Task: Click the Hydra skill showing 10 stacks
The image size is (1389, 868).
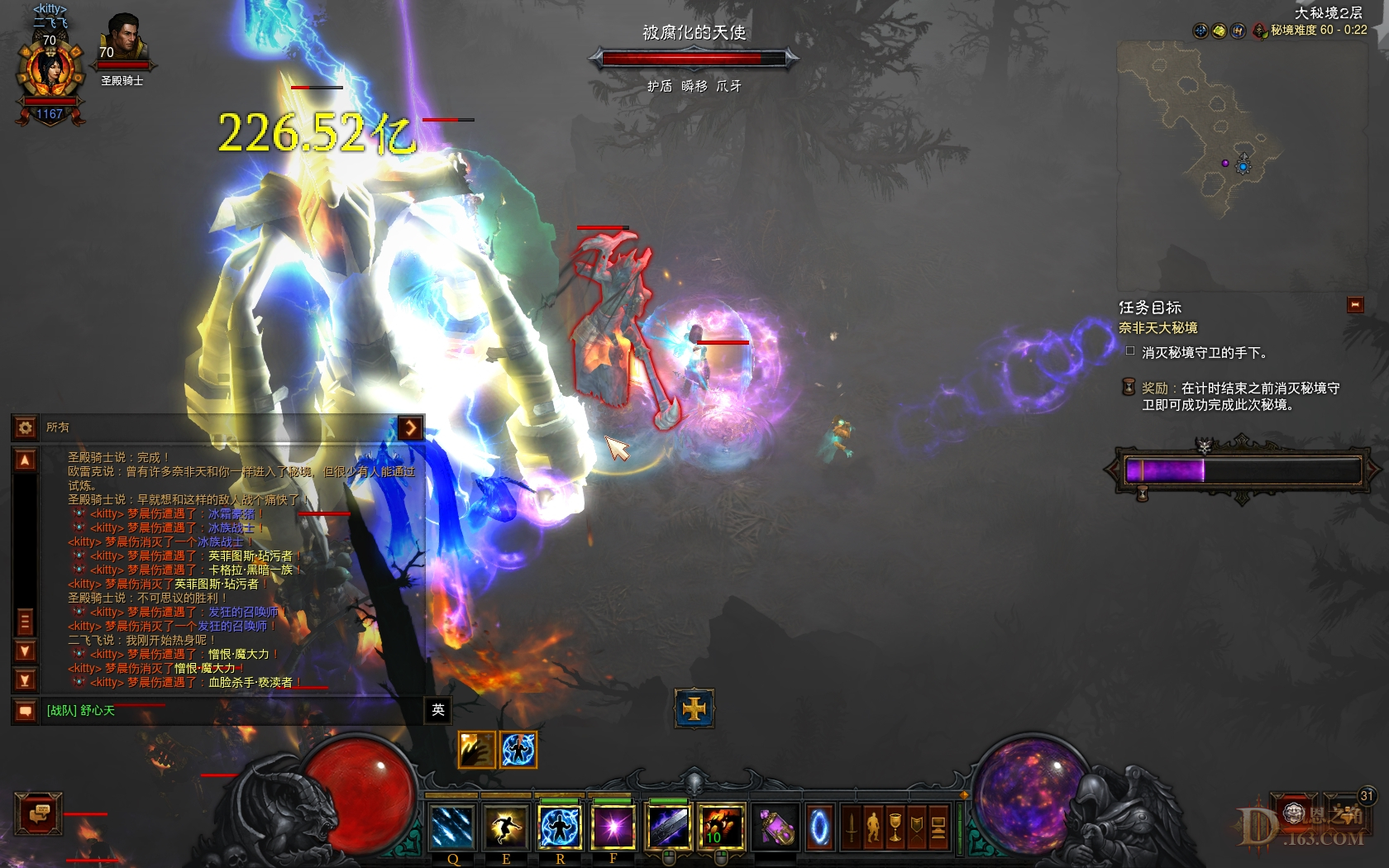Action: pos(723,827)
